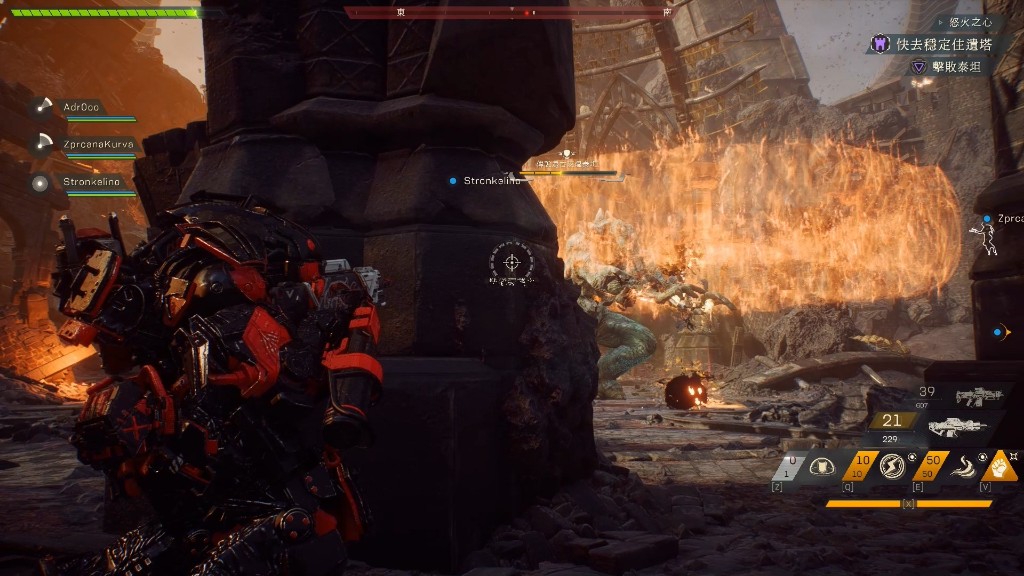The width and height of the screenshot is (1024, 576).
Task: Trigger the lightning bolt ability
Action: 890,466
